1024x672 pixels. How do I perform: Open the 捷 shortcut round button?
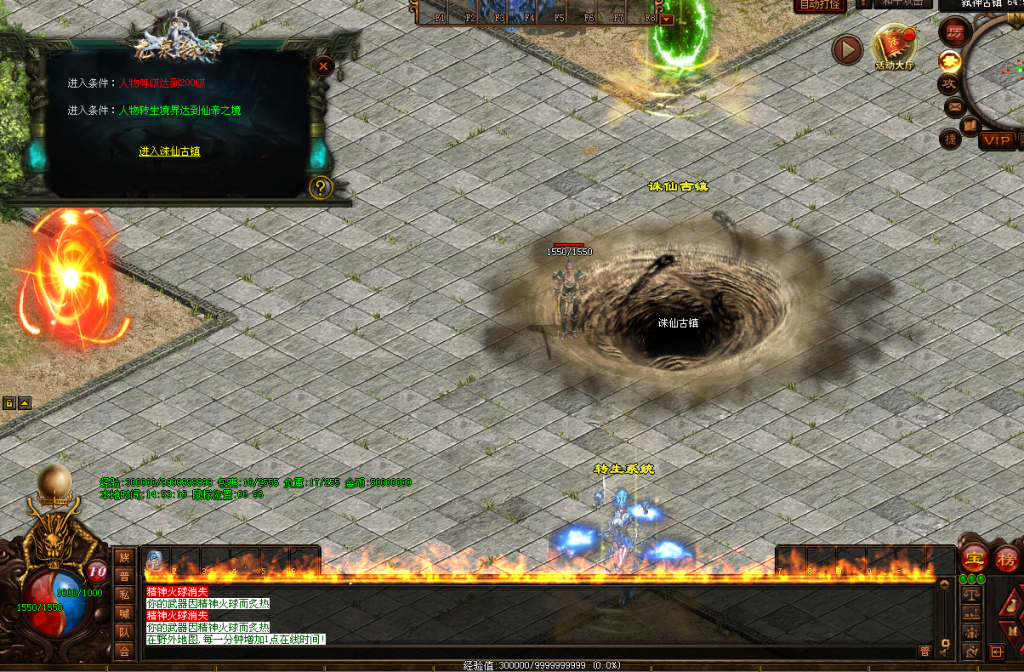click(x=951, y=138)
